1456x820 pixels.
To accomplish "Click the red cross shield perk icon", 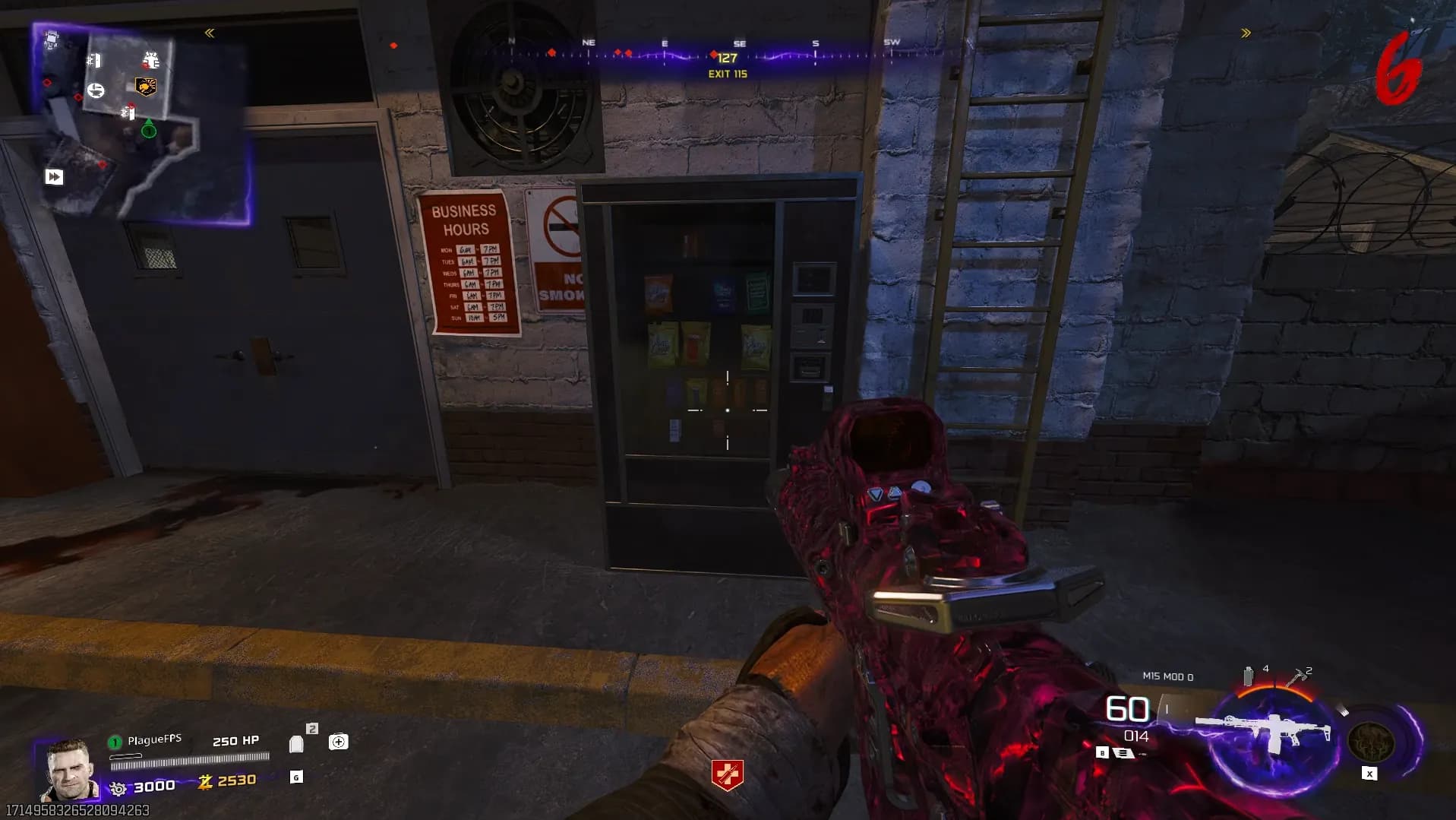I will click(727, 774).
